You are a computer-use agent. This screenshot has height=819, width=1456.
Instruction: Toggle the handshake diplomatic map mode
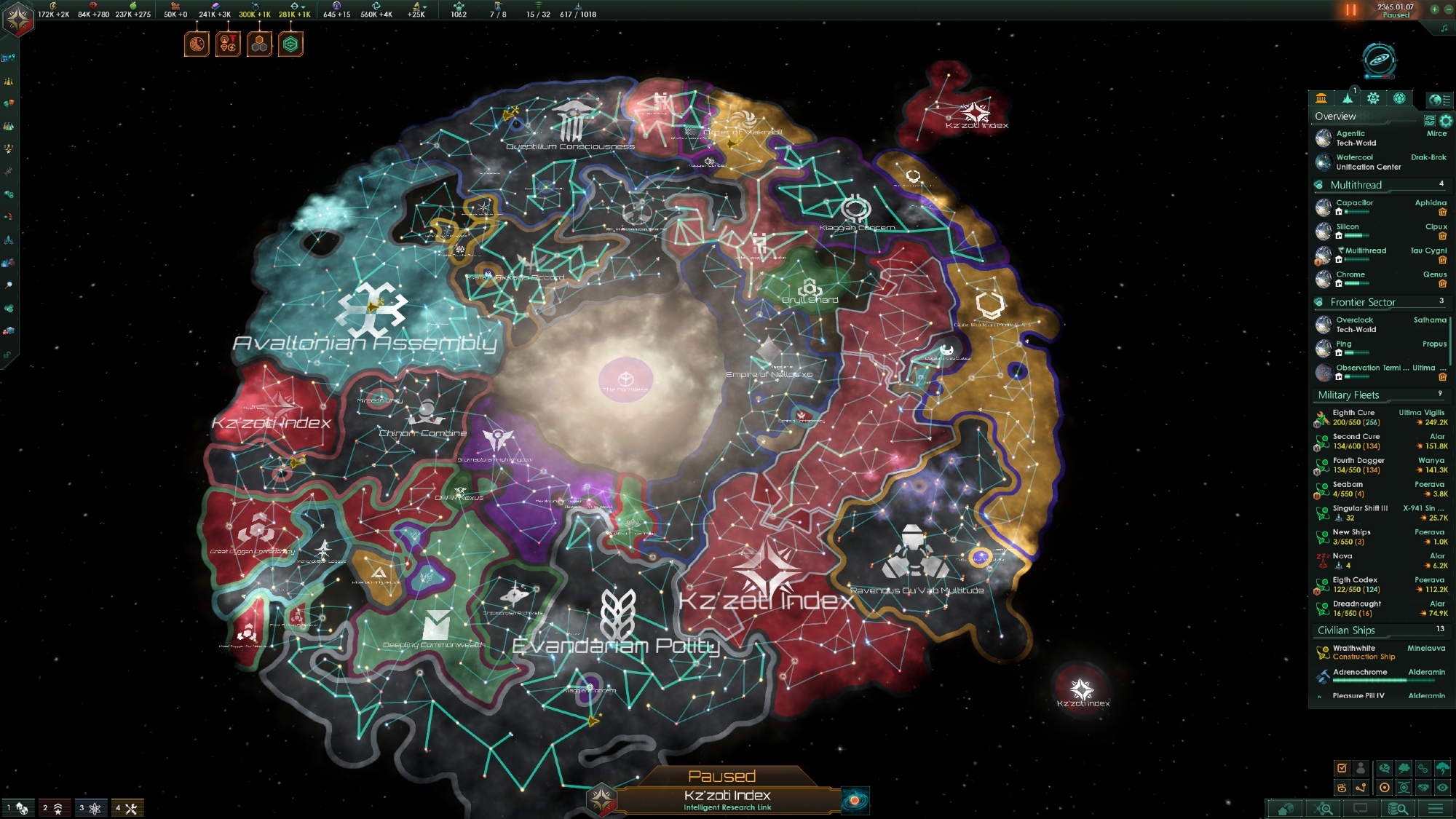1423,788
